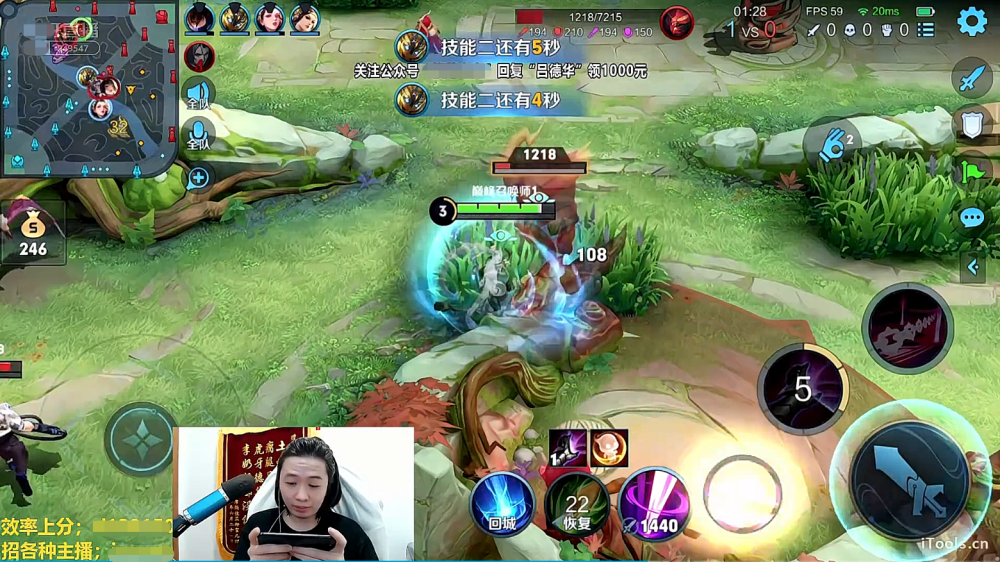Open the gear settings menu

[x=972, y=21]
